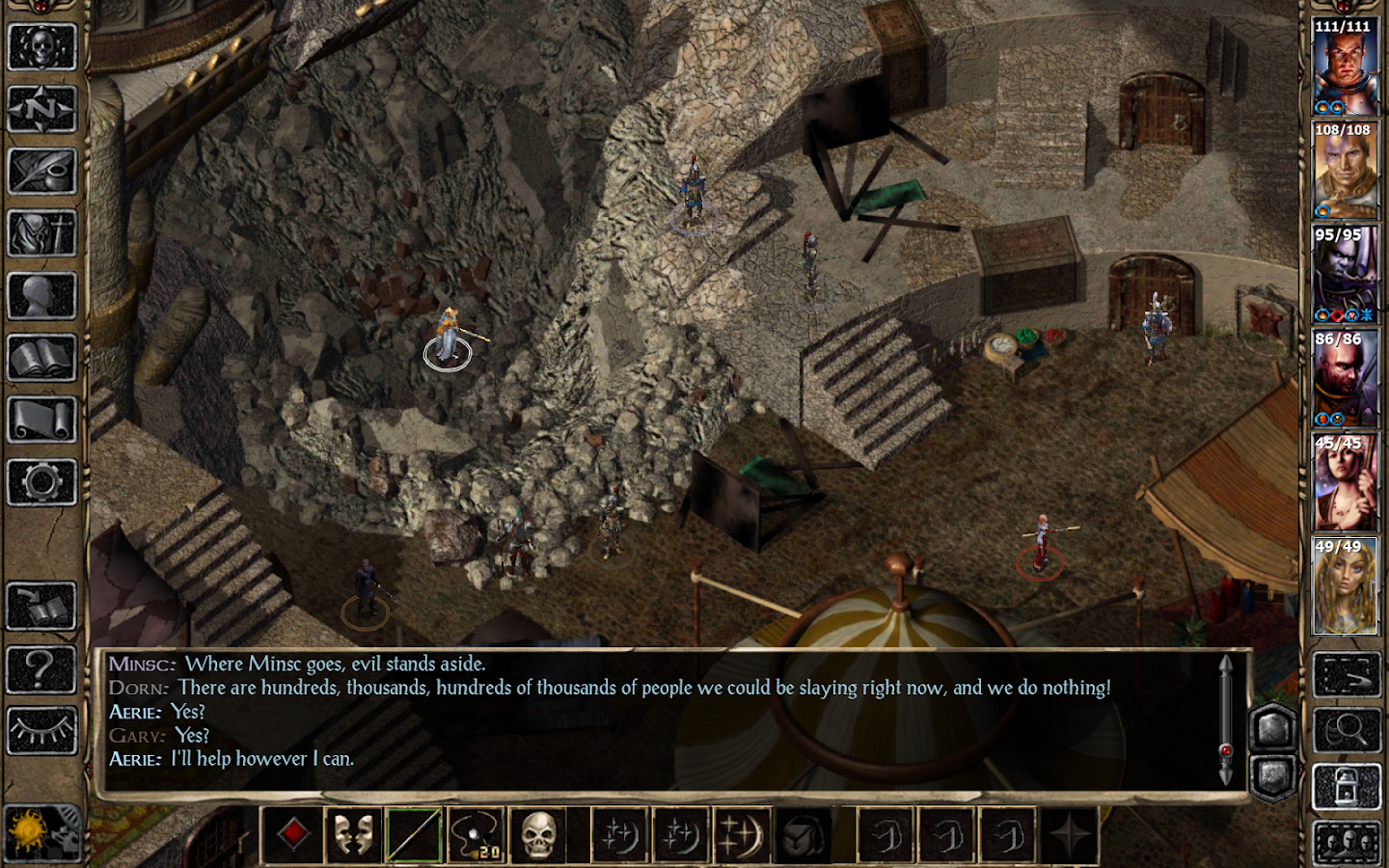Viewport: 1389px width, 868px height.
Task: Open the area map with the compass button
Action: click(x=41, y=109)
